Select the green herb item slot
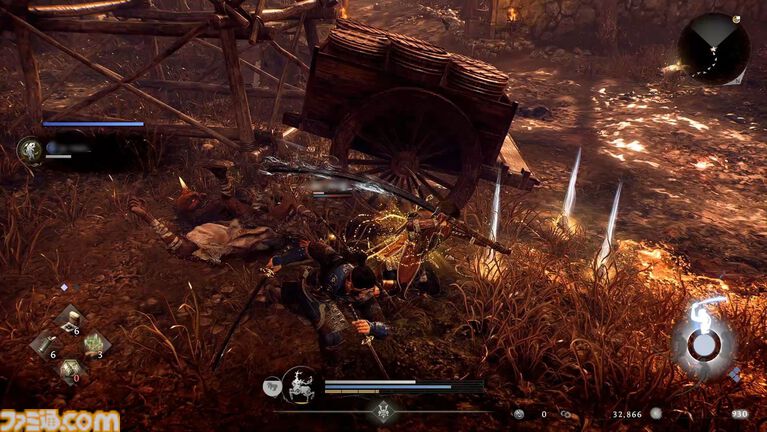The image size is (767, 432). click(96, 345)
